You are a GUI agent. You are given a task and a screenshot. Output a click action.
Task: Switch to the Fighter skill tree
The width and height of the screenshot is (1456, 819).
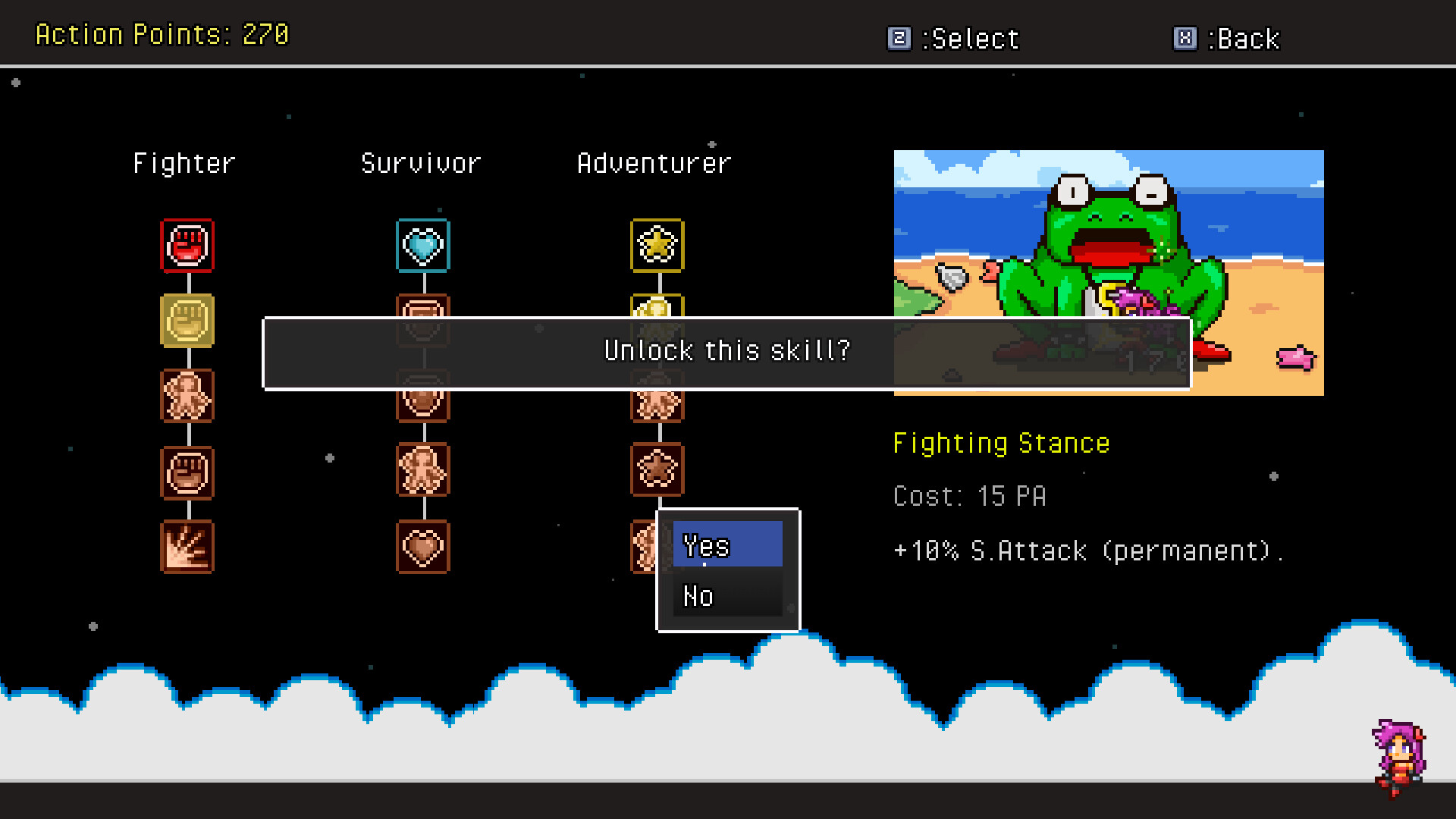(x=184, y=162)
